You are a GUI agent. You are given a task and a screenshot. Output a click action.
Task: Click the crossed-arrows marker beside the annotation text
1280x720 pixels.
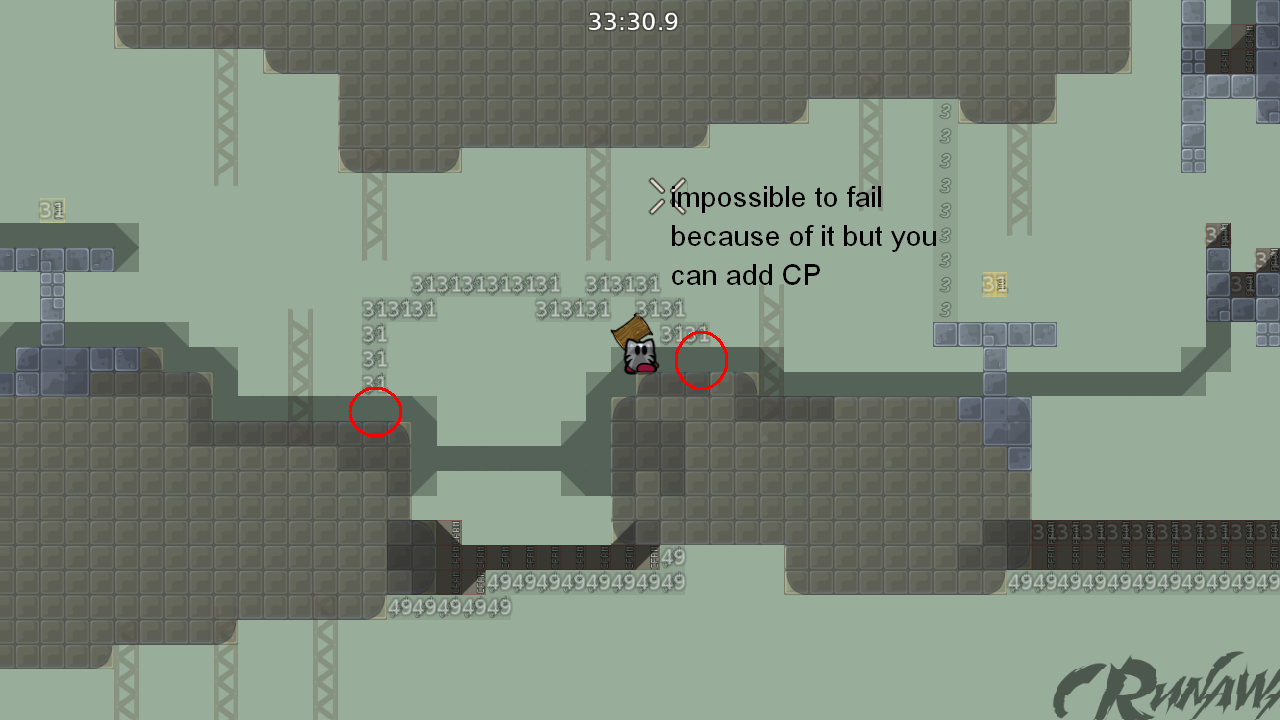click(661, 196)
